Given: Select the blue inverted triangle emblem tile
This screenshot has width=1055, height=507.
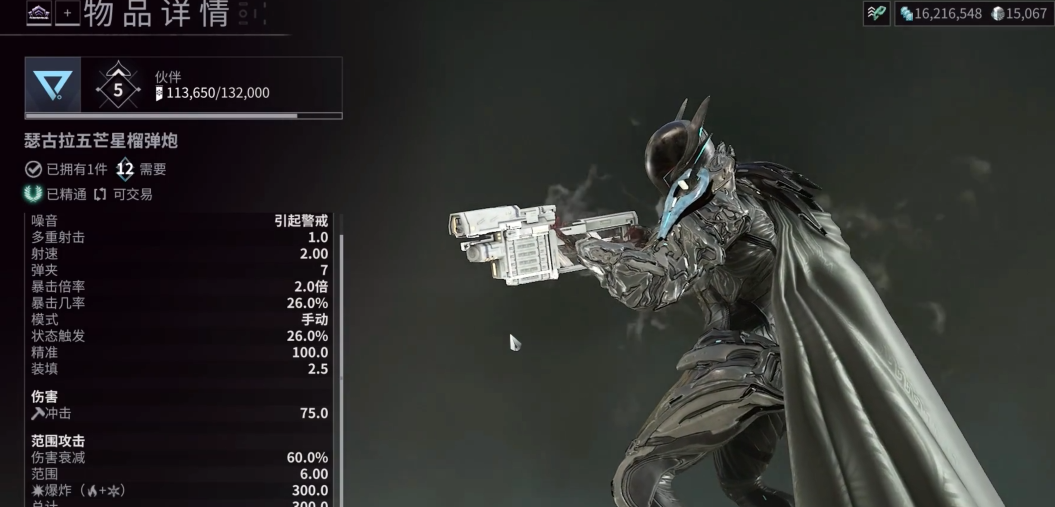Looking at the screenshot, I should 52,85.
